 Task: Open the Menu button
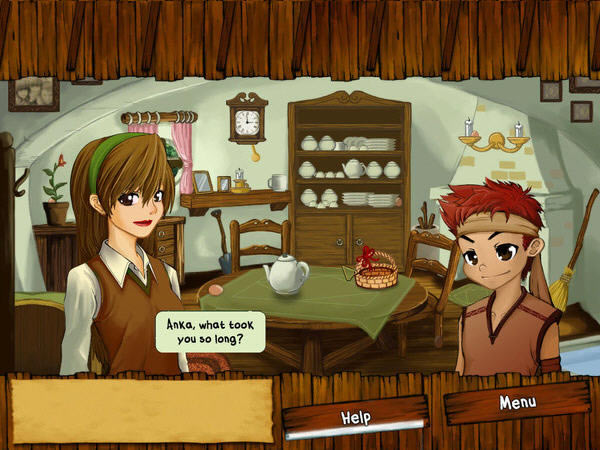pos(517,403)
